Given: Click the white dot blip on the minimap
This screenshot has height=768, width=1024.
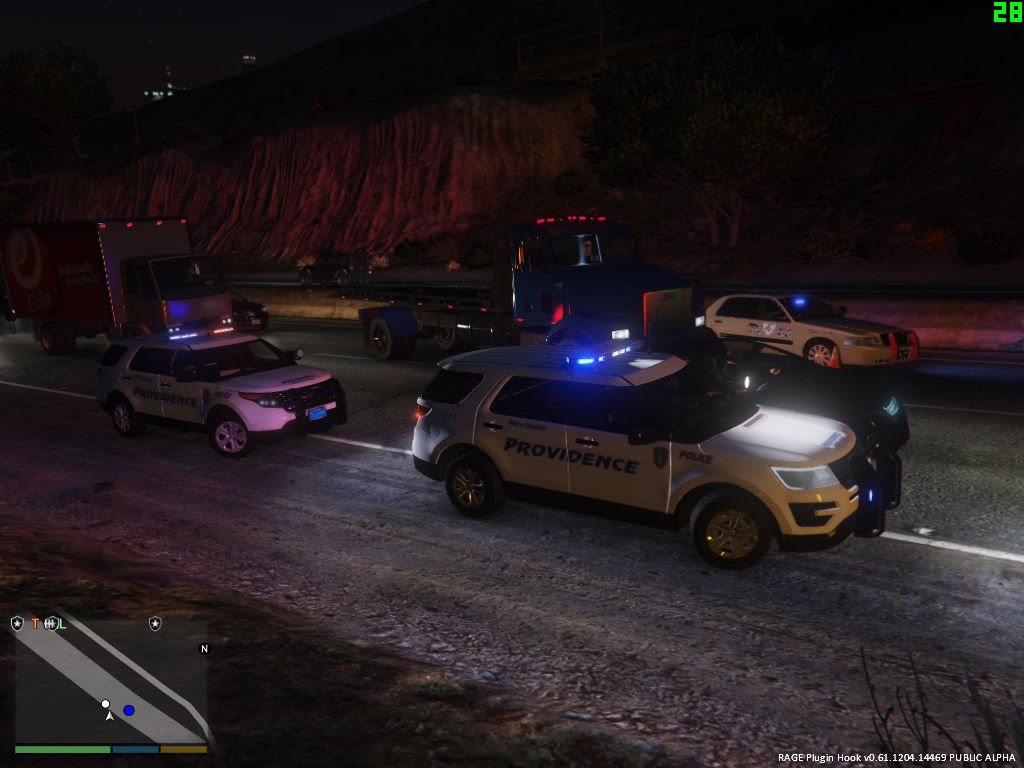Looking at the screenshot, I should click(x=105, y=703).
